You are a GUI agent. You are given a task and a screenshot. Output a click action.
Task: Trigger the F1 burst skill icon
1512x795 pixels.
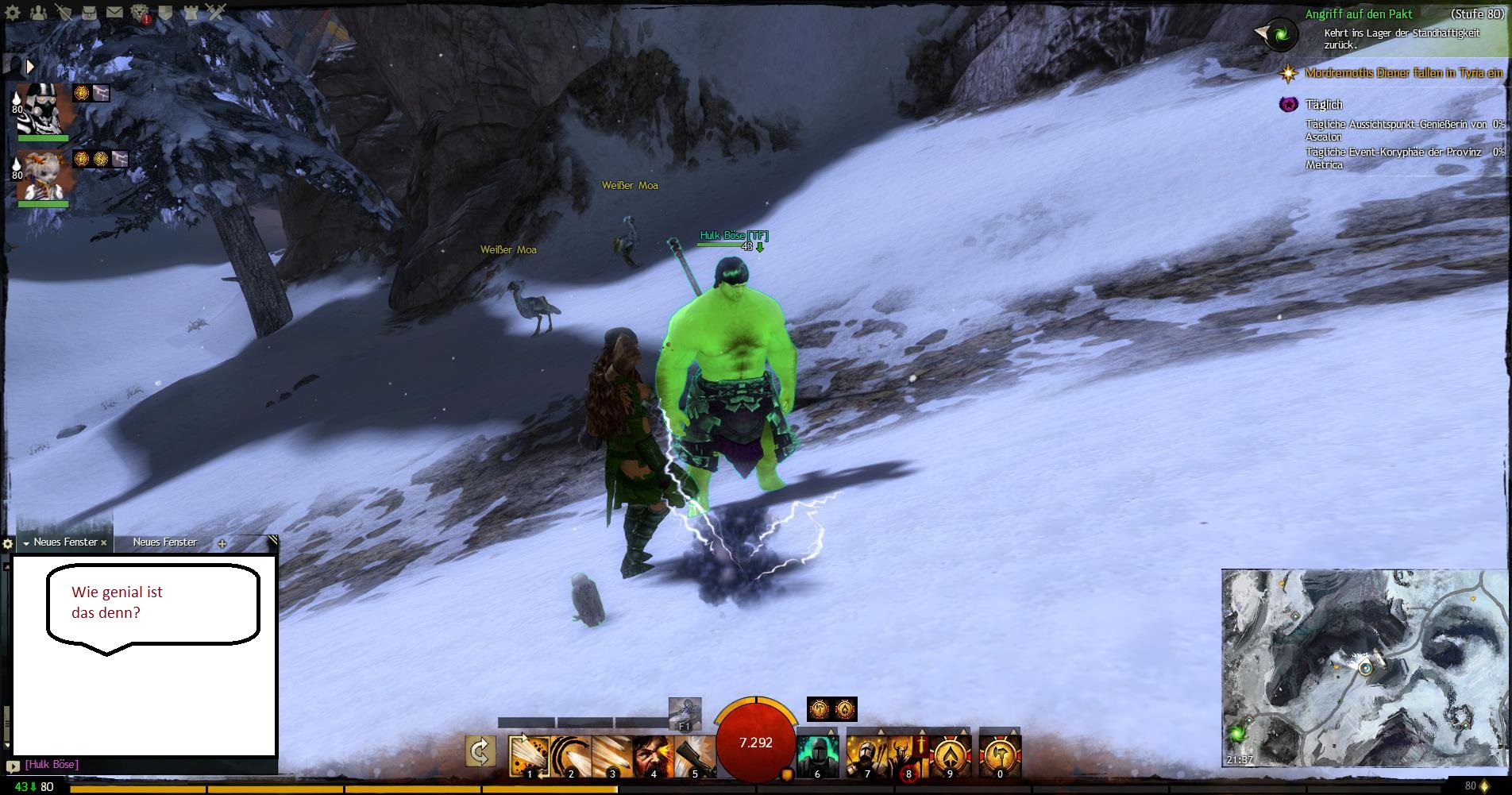pos(685,712)
